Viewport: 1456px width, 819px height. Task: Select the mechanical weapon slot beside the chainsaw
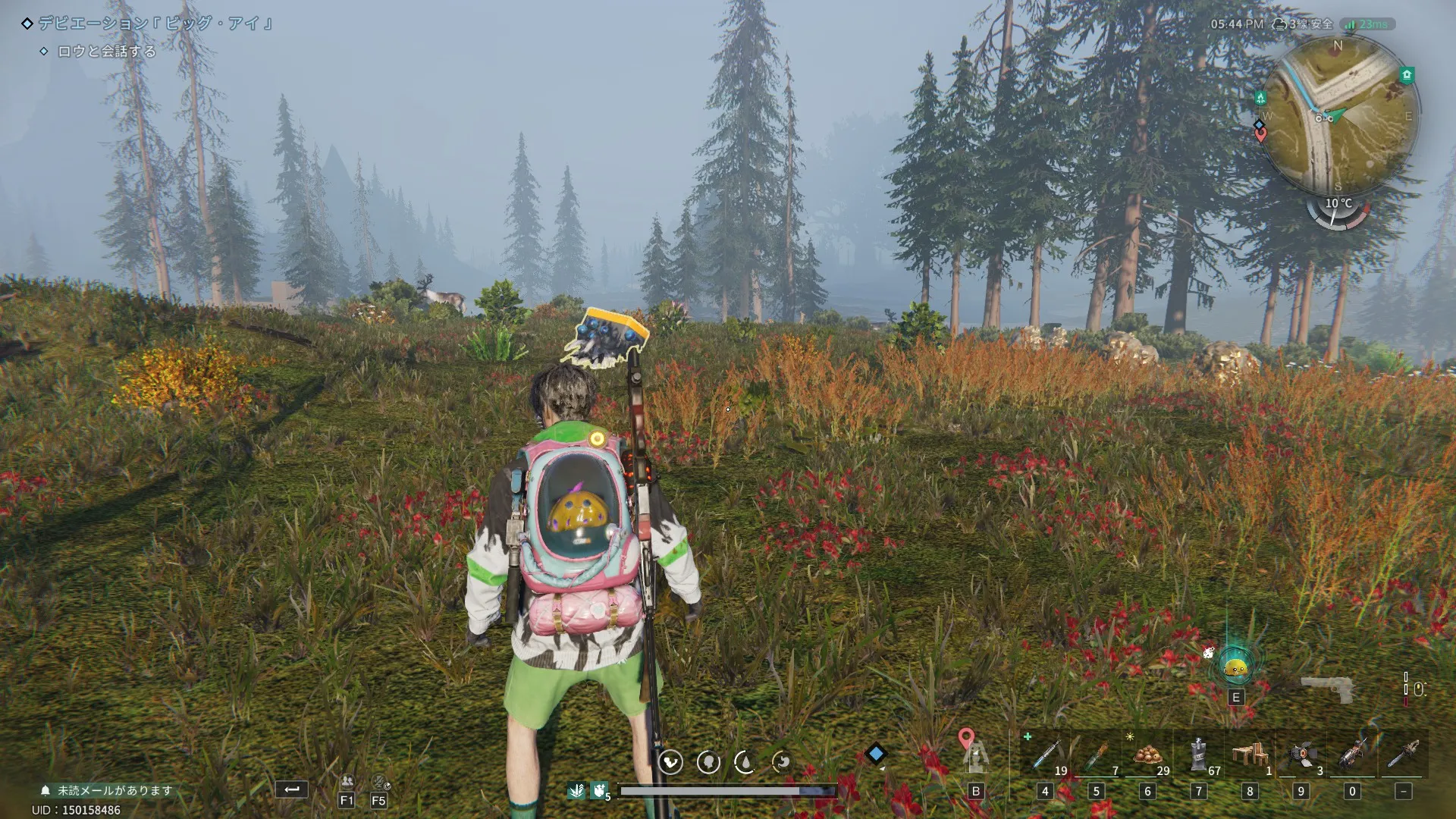pos(1351,755)
